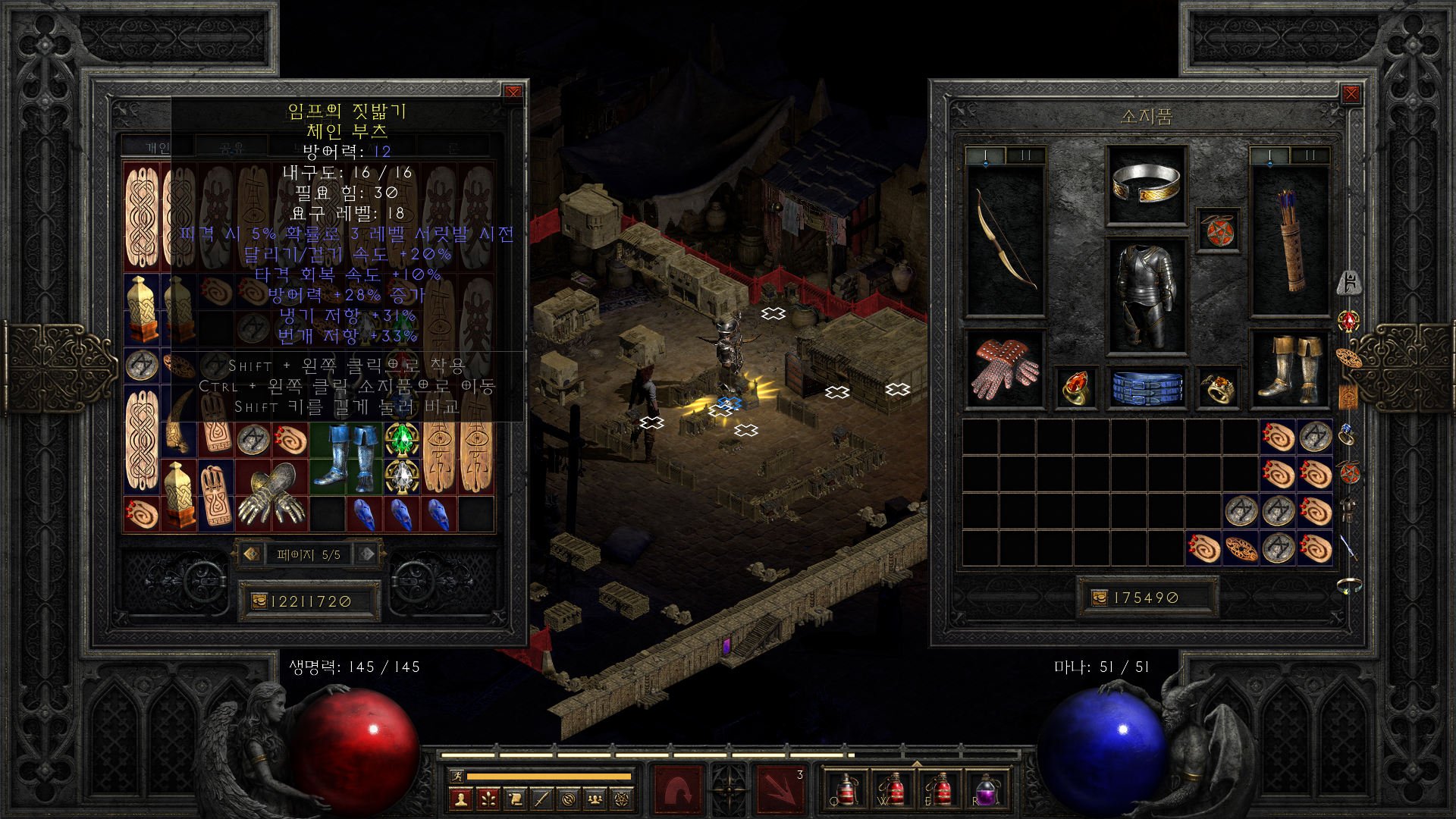Select the equipped circlet helm slot

pos(1146,184)
